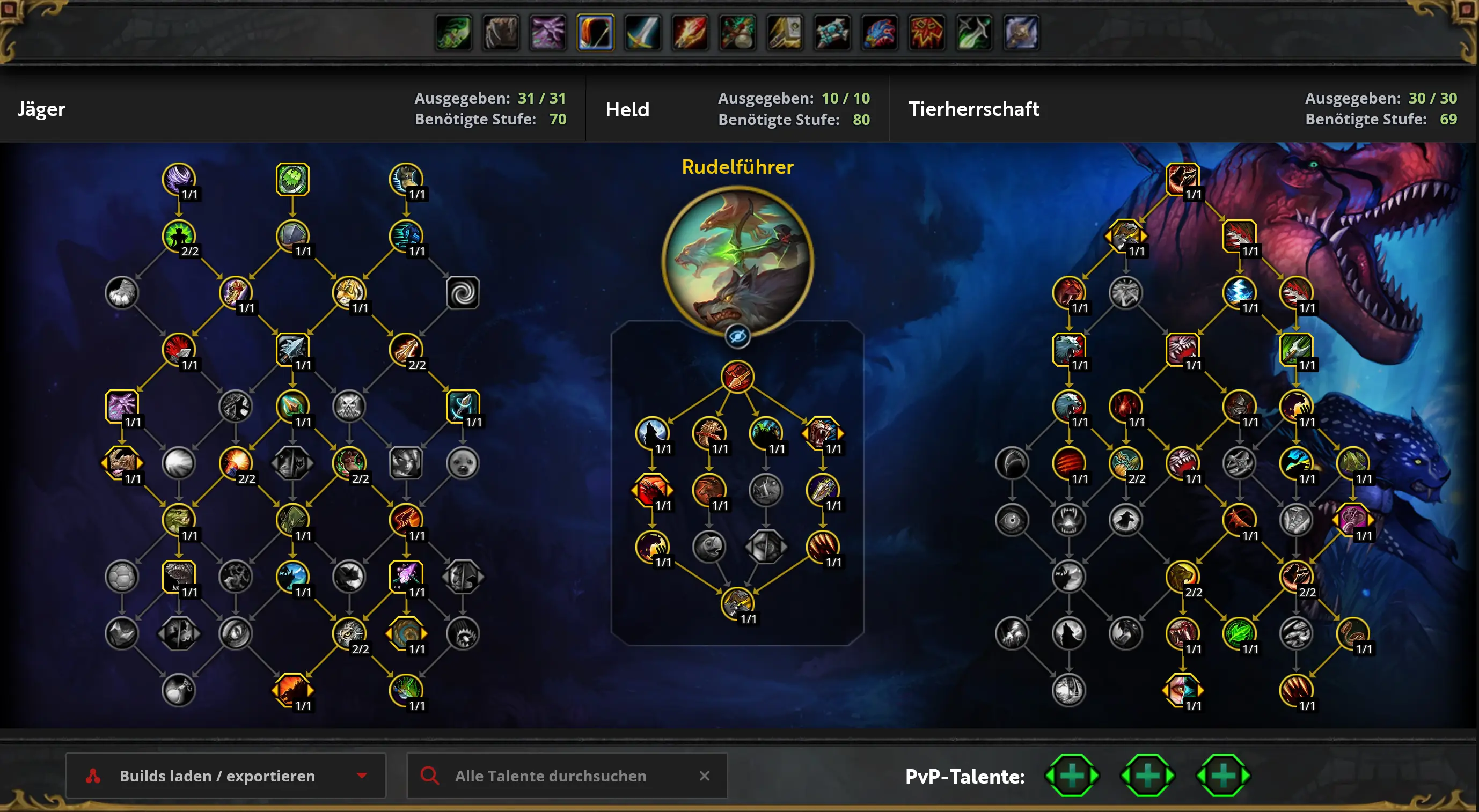Viewport: 1479px width, 812px height.
Task: Switch to the Demon Hunter class icon
Action: (x=453, y=32)
